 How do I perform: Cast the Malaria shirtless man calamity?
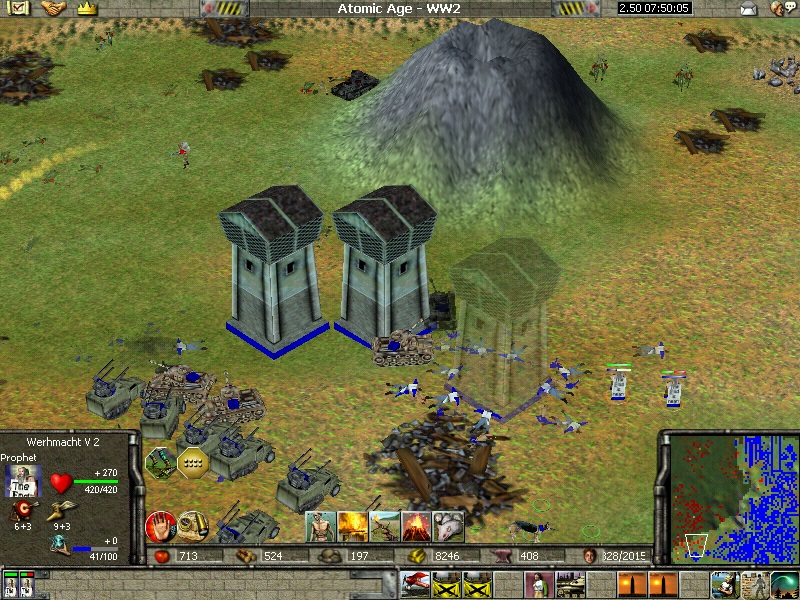coord(320,525)
